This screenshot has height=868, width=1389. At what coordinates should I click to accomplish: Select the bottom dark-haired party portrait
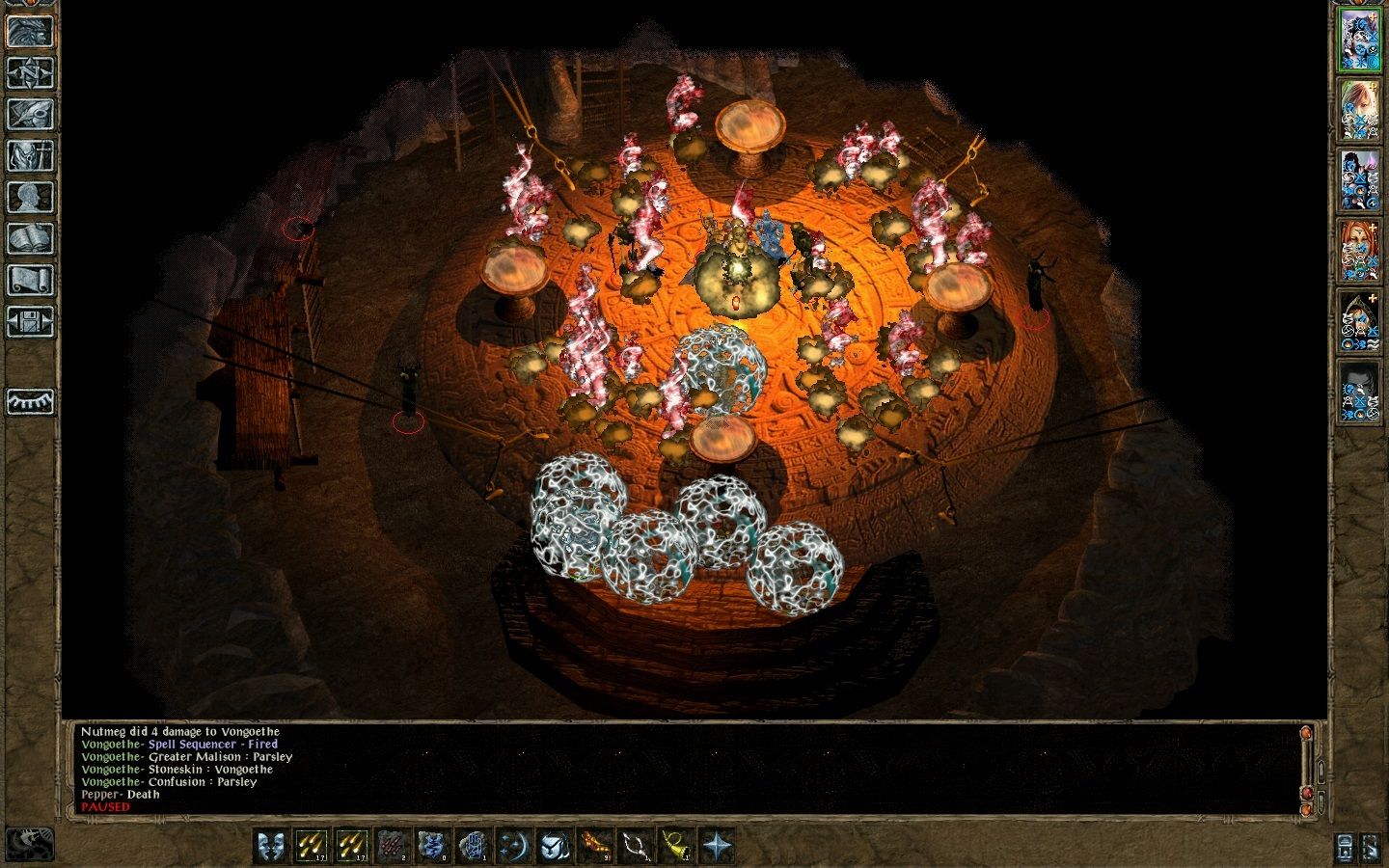pyautogui.click(x=1359, y=390)
